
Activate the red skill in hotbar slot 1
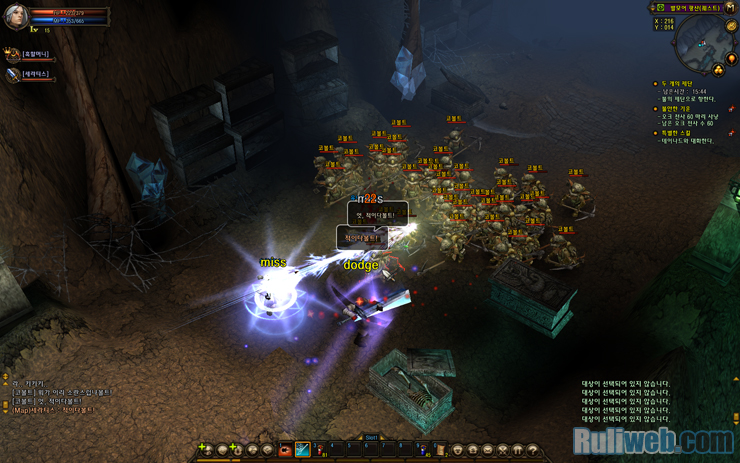286,450
